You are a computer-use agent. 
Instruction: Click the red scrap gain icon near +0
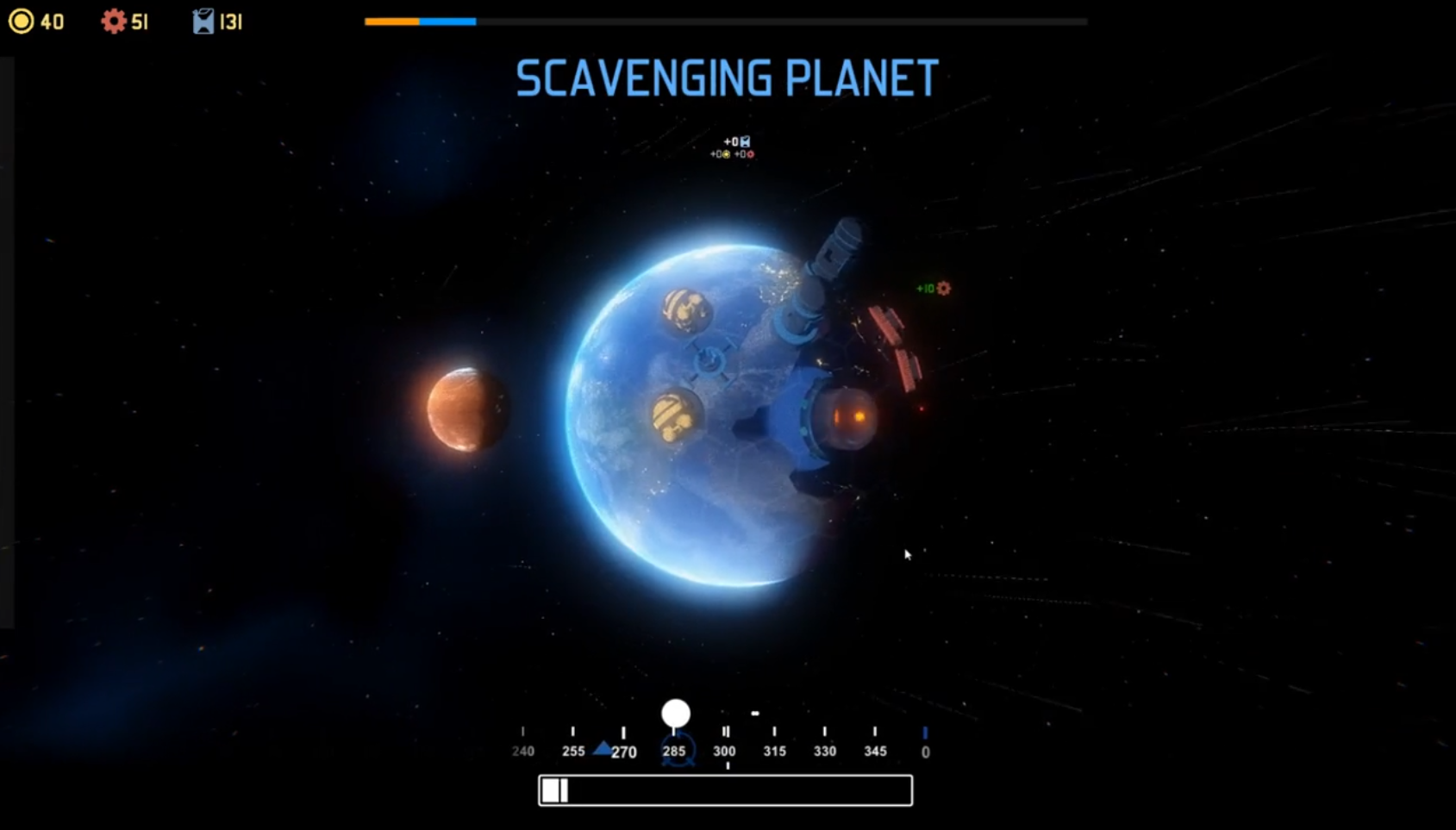click(750, 154)
